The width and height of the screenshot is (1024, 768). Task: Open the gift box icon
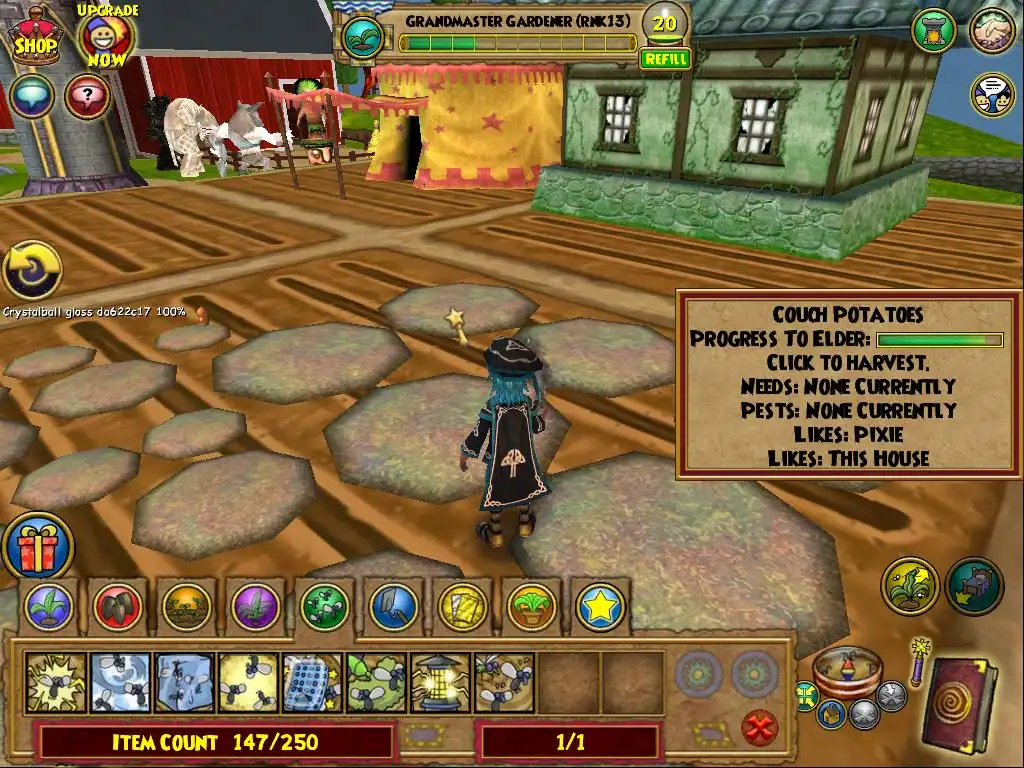36,546
